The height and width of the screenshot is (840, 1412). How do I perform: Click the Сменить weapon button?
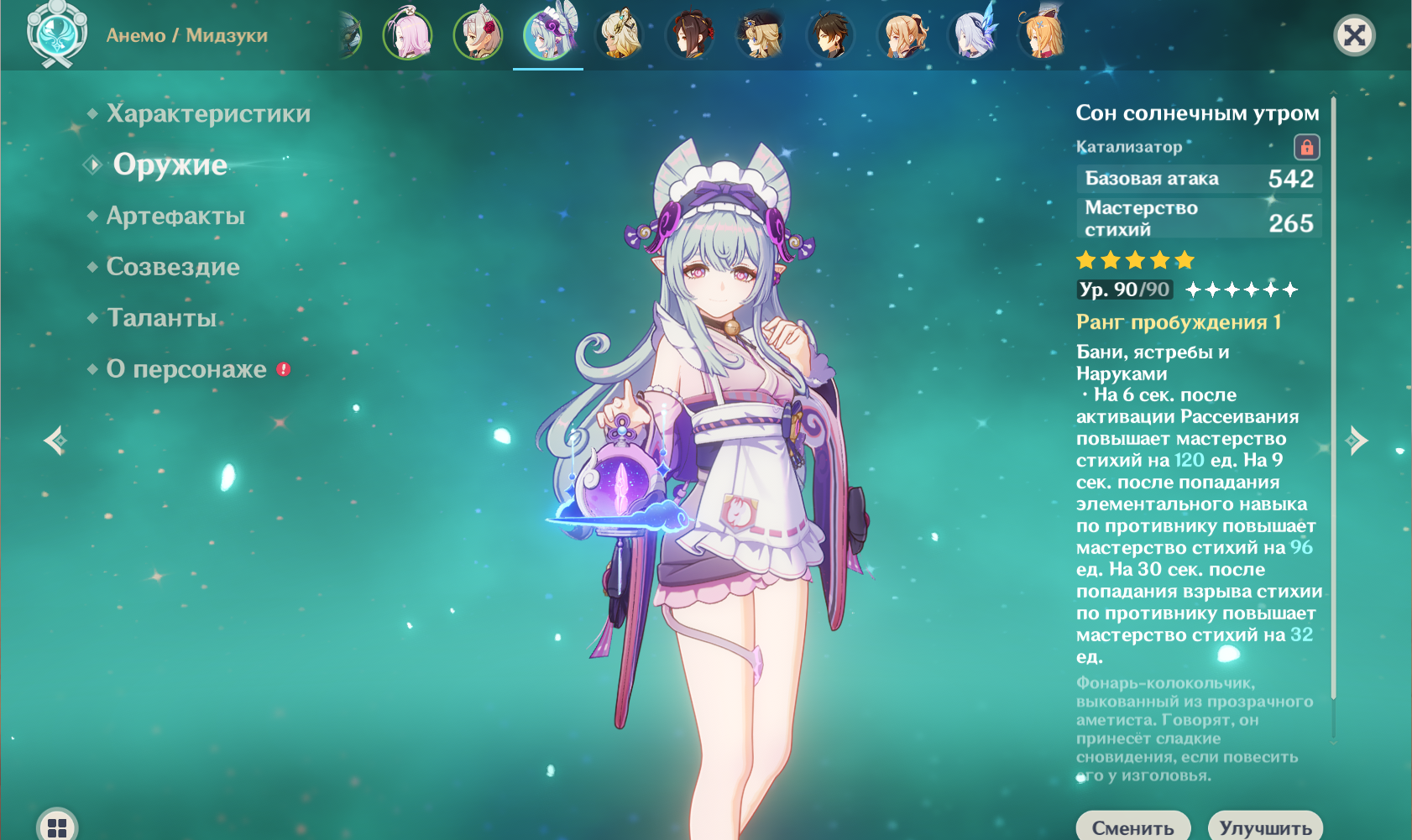[x=1132, y=827]
